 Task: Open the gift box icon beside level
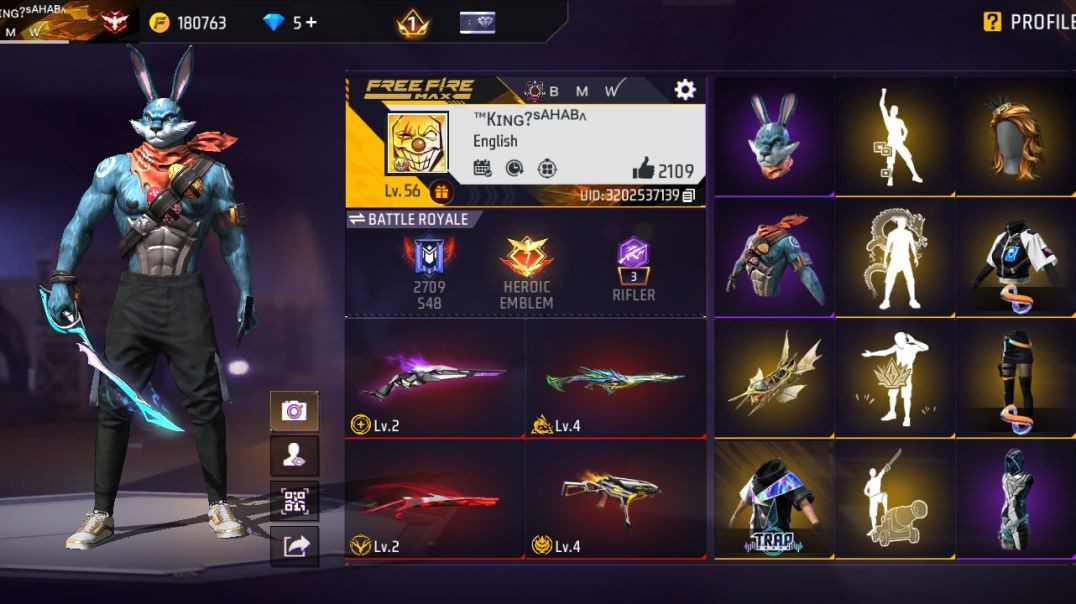[441, 191]
